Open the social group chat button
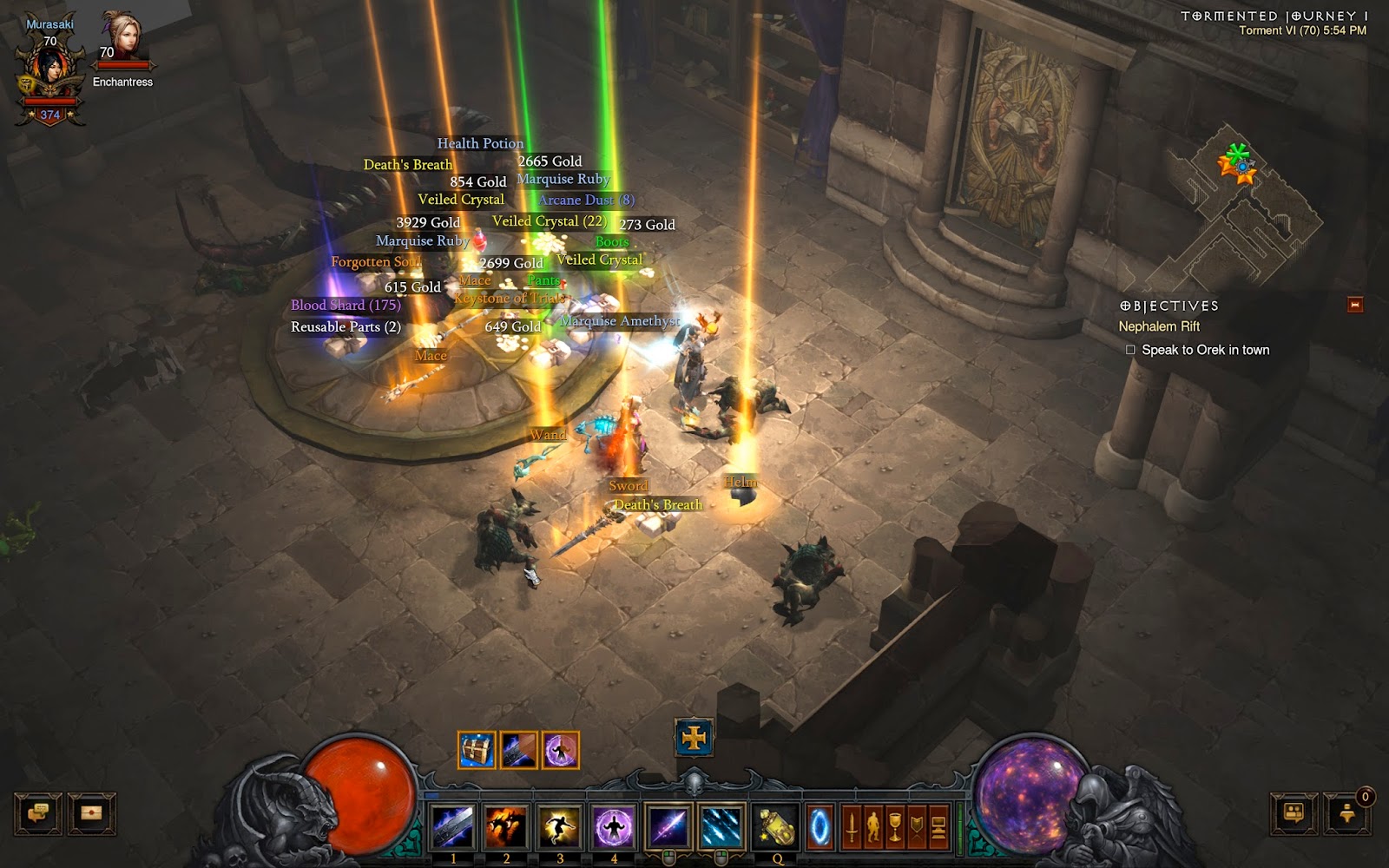 coord(1294,814)
